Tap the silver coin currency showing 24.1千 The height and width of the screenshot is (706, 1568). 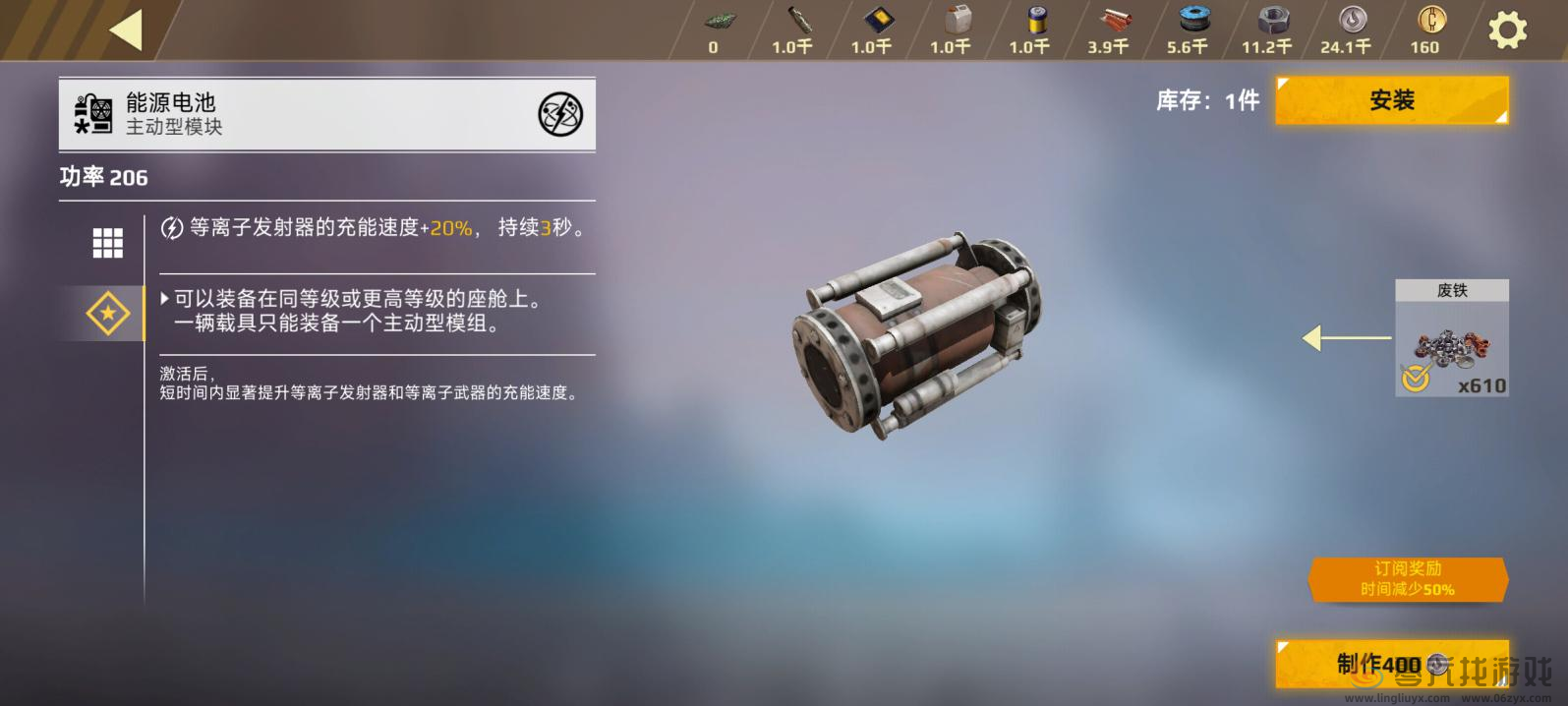pos(1346,29)
